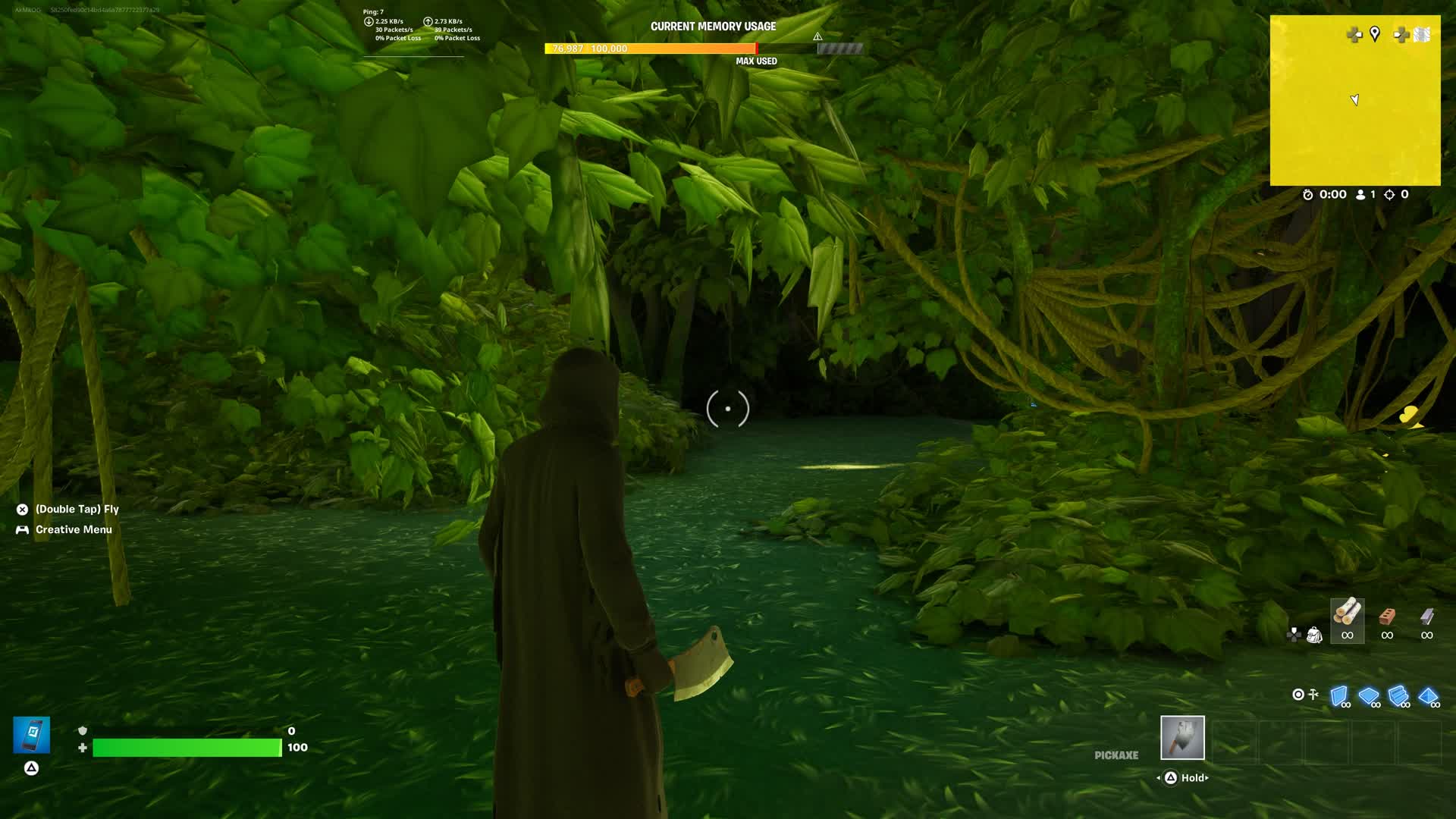
Task: Click the place-marker pin icon above the minimap
Action: pyautogui.click(x=1375, y=34)
